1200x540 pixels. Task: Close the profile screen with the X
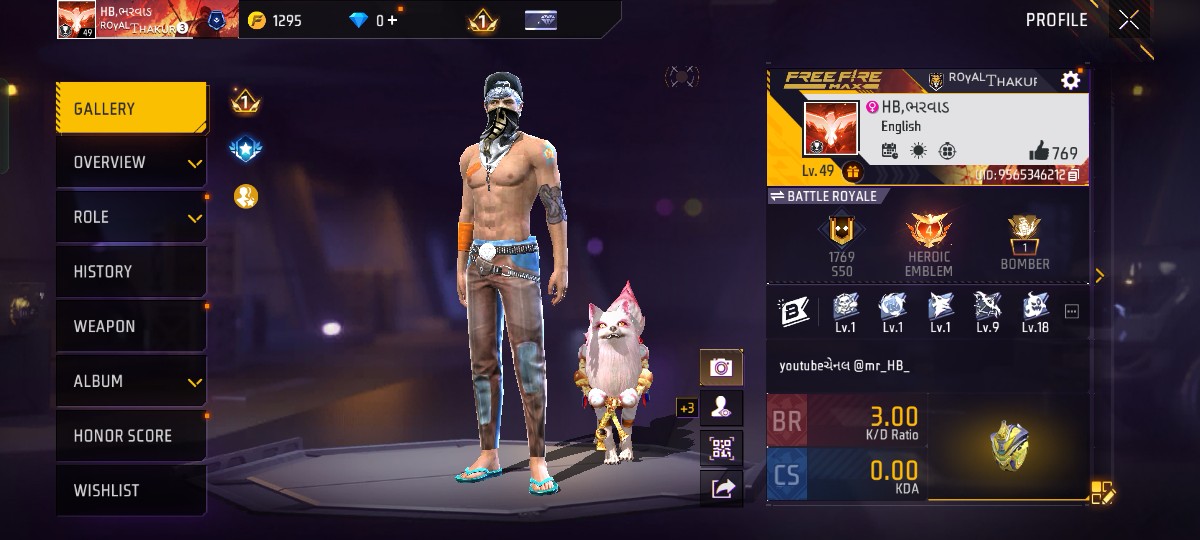coord(1129,20)
